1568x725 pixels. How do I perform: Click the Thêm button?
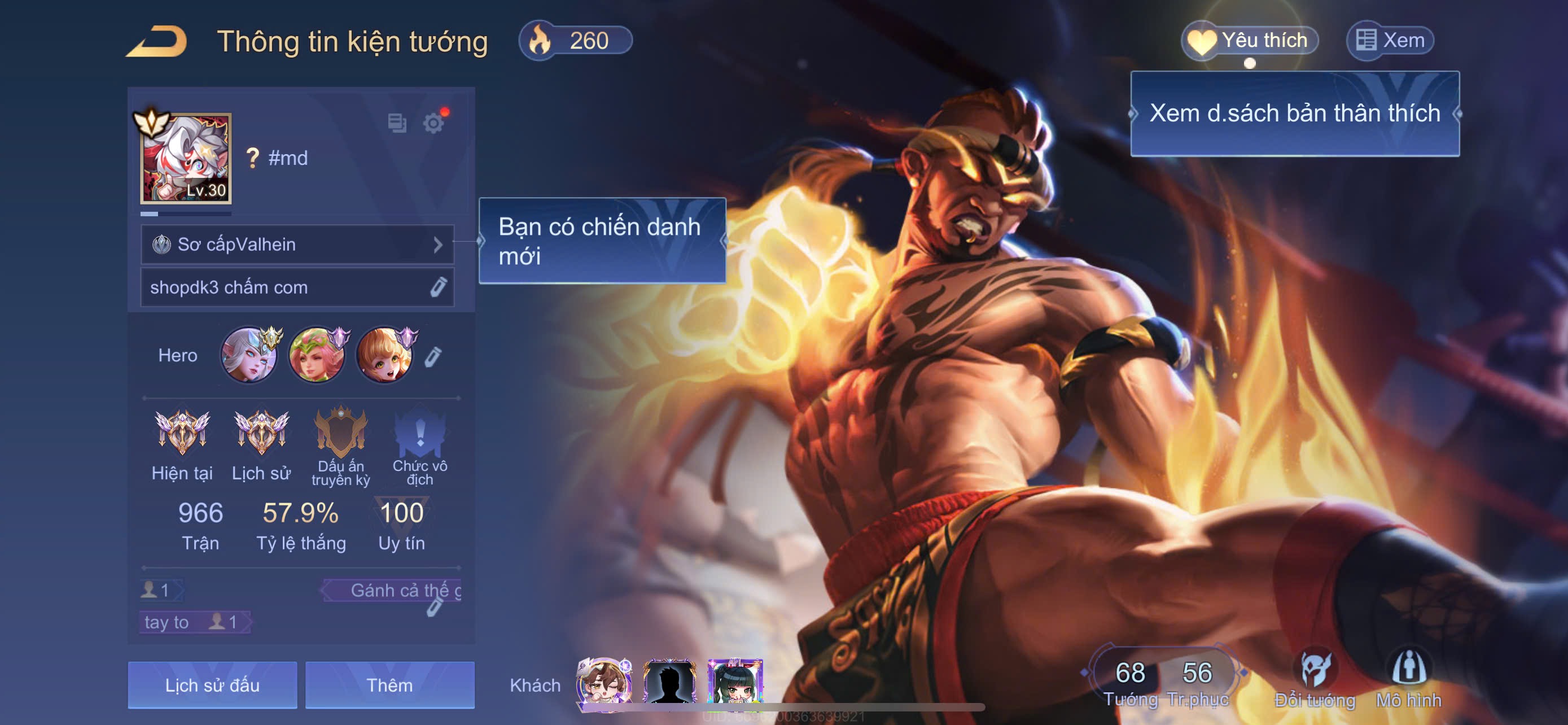[x=389, y=685]
